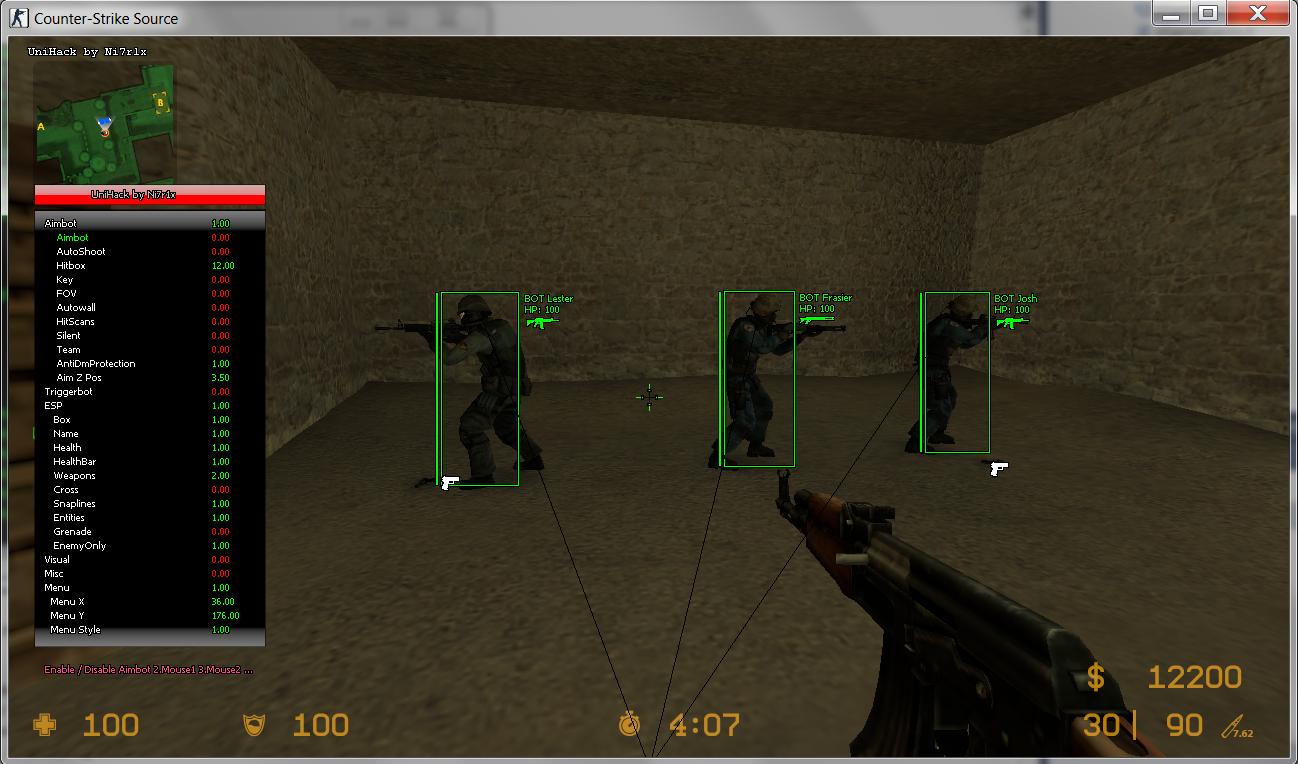Viewport: 1298px width, 764px height.
Task: Toggle the EnemyOnly setting
Action: tap(80, 546)
